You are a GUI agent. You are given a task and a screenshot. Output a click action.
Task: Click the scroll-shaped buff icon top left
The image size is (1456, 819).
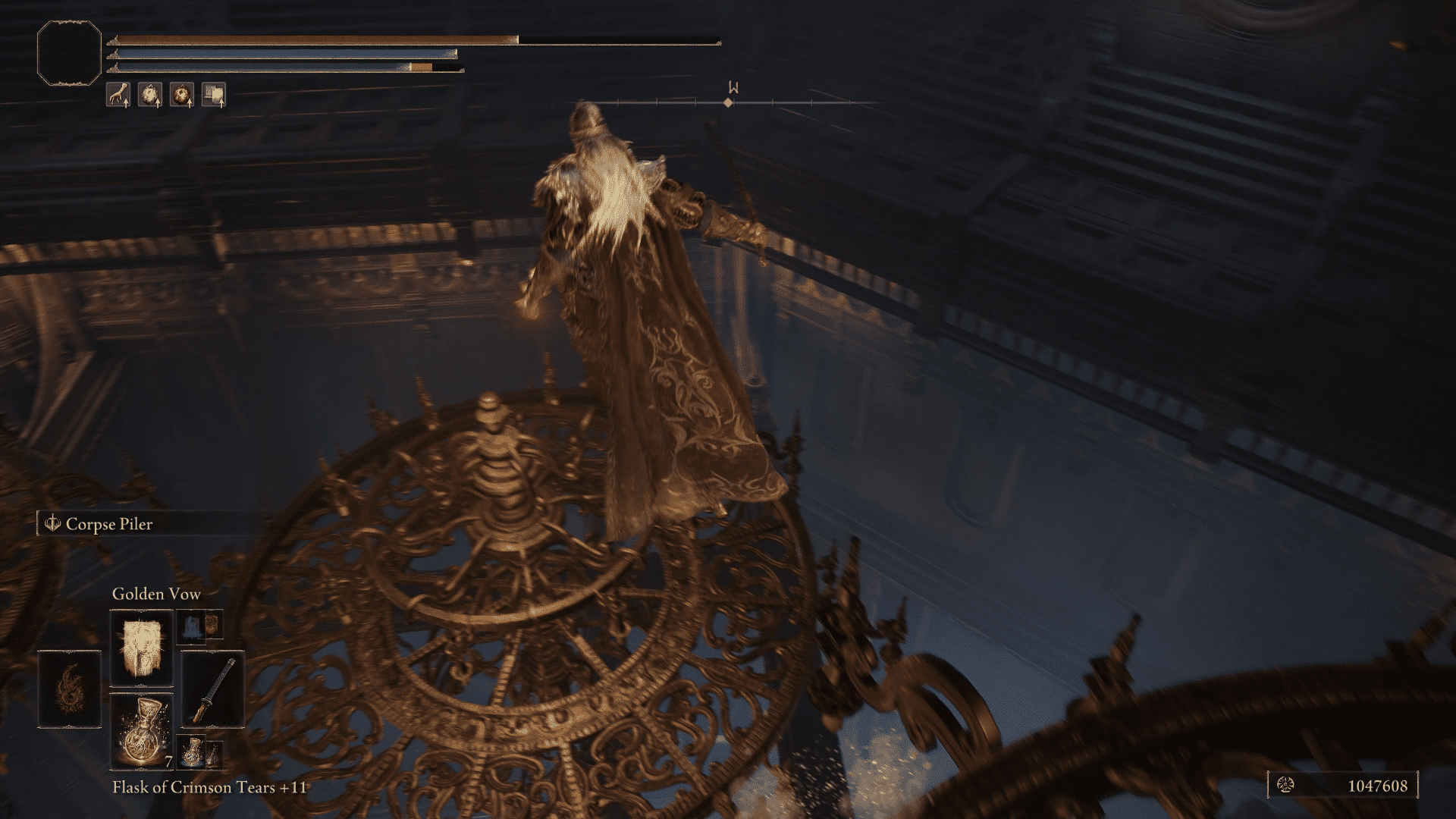coord(215,96)
